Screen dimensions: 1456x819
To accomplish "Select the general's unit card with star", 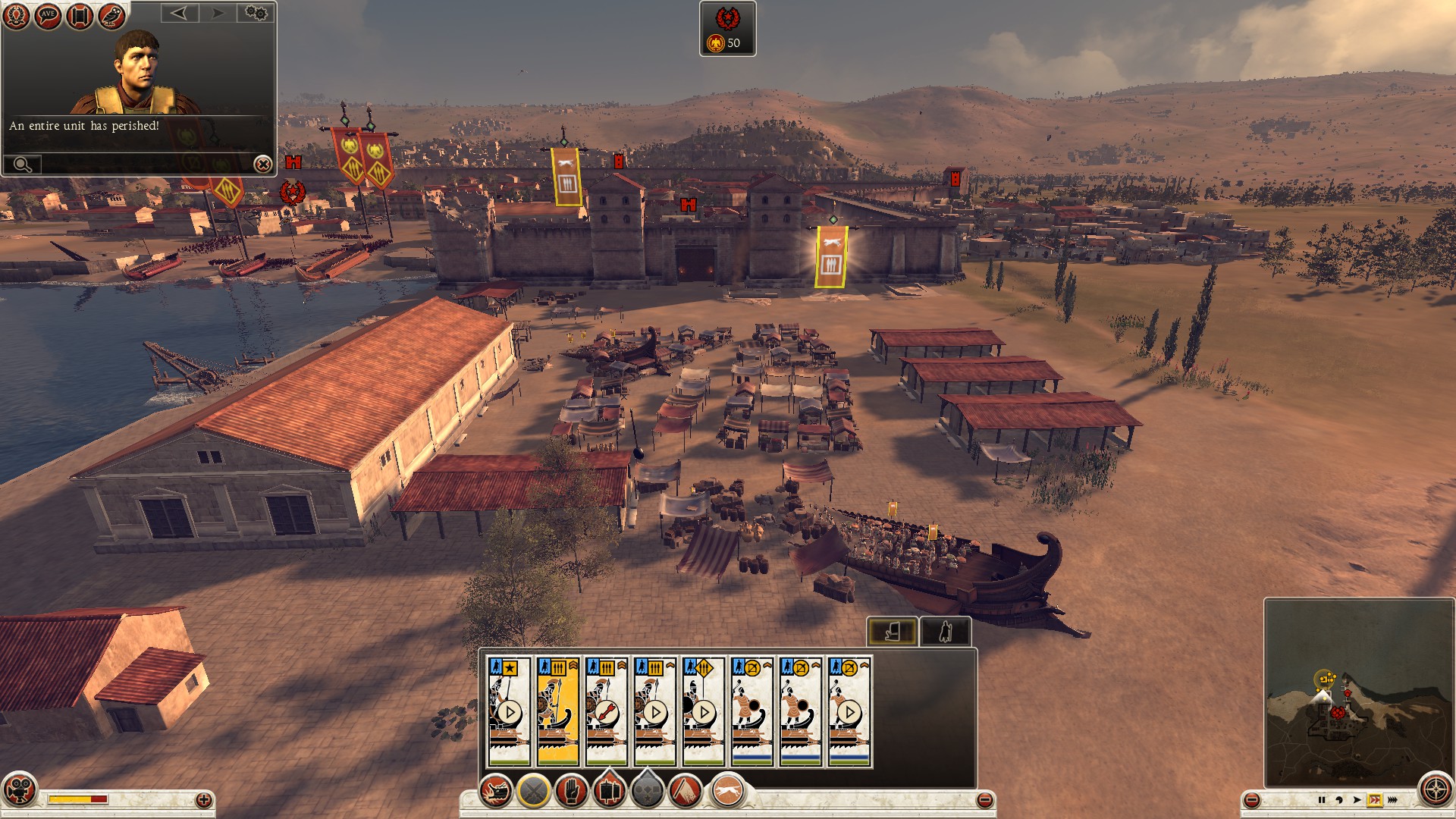I will coord(509,711).
